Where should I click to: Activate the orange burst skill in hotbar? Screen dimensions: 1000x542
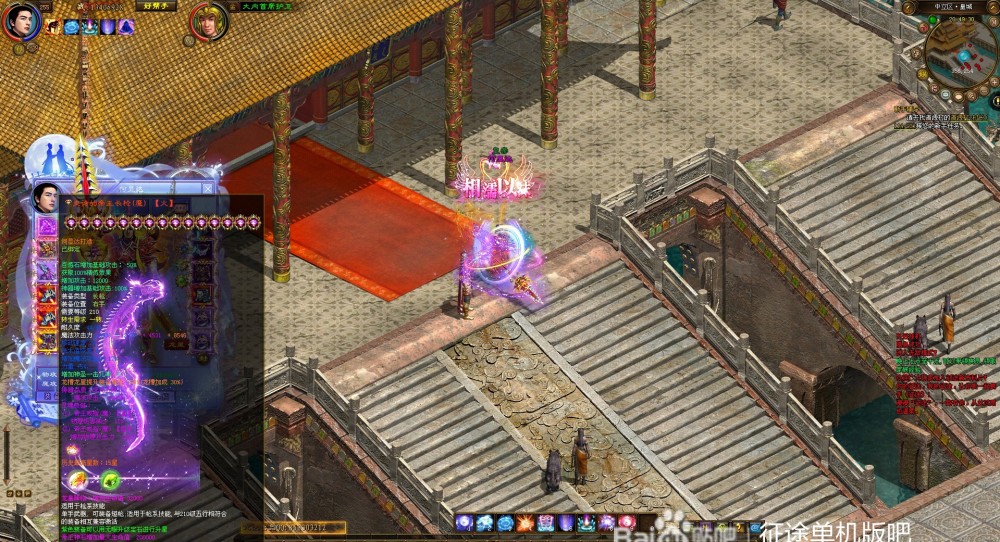526,523
